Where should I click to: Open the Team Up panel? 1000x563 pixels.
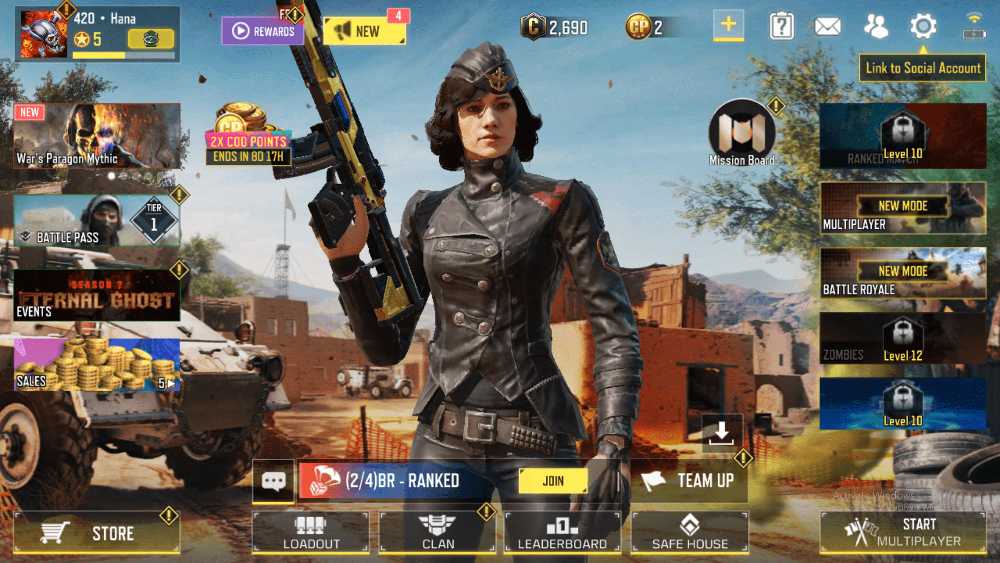coord(690,481)
